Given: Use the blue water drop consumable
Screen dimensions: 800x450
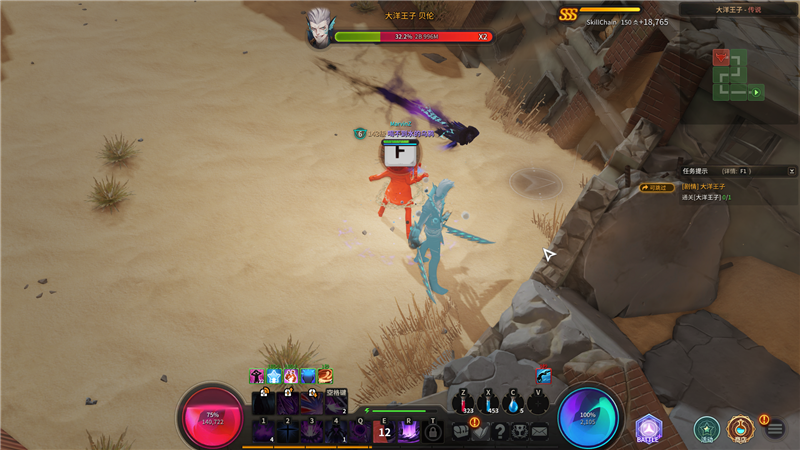Looking at the screenshot, I should click(513, 403).
